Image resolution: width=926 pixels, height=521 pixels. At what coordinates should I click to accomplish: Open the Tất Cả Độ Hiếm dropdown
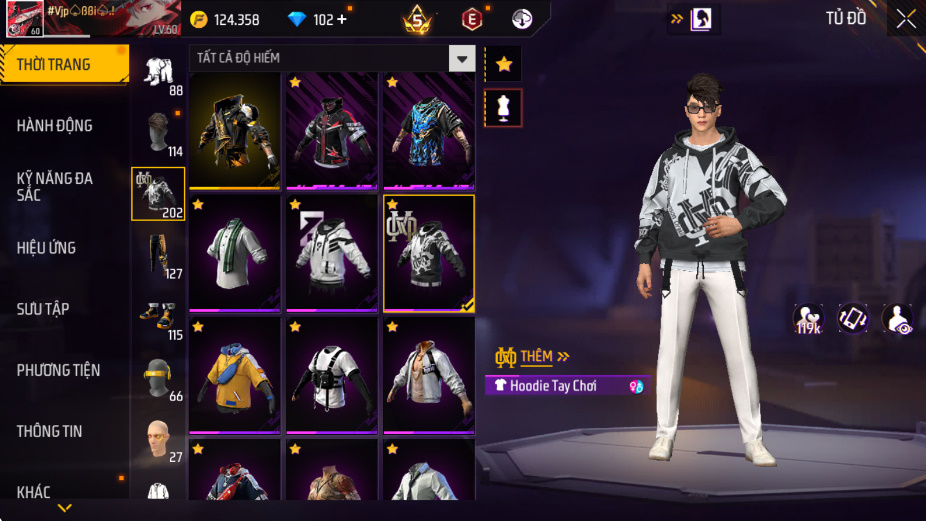461,58
